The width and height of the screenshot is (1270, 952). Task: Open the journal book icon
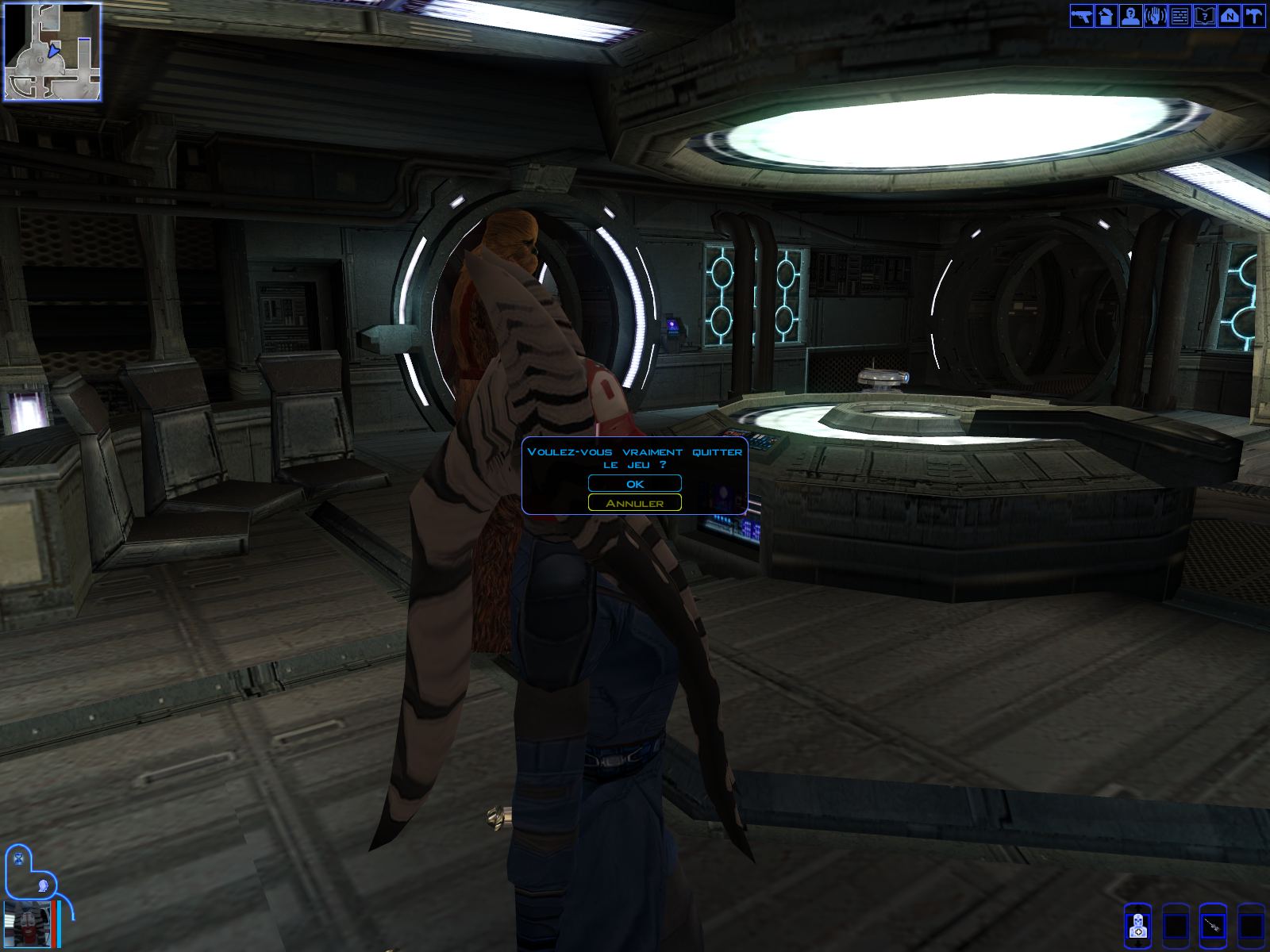click(x=1204, y=16)
